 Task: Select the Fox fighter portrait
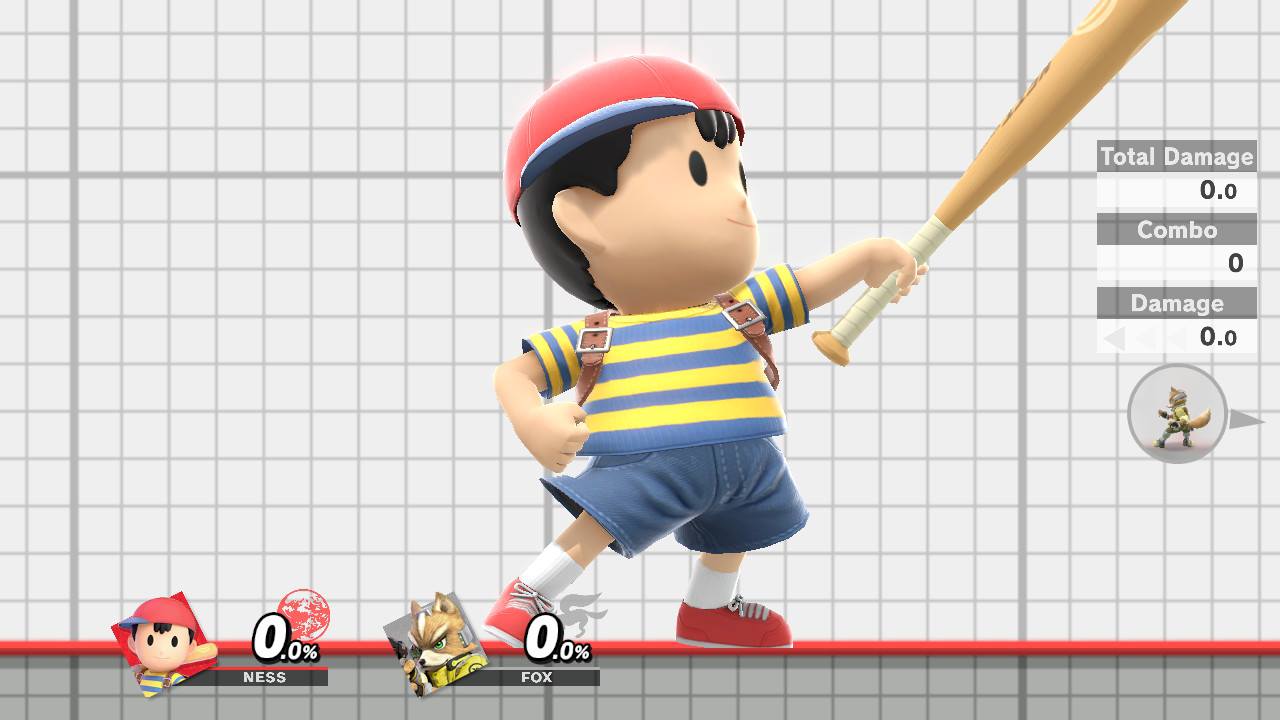click(436, 645)
